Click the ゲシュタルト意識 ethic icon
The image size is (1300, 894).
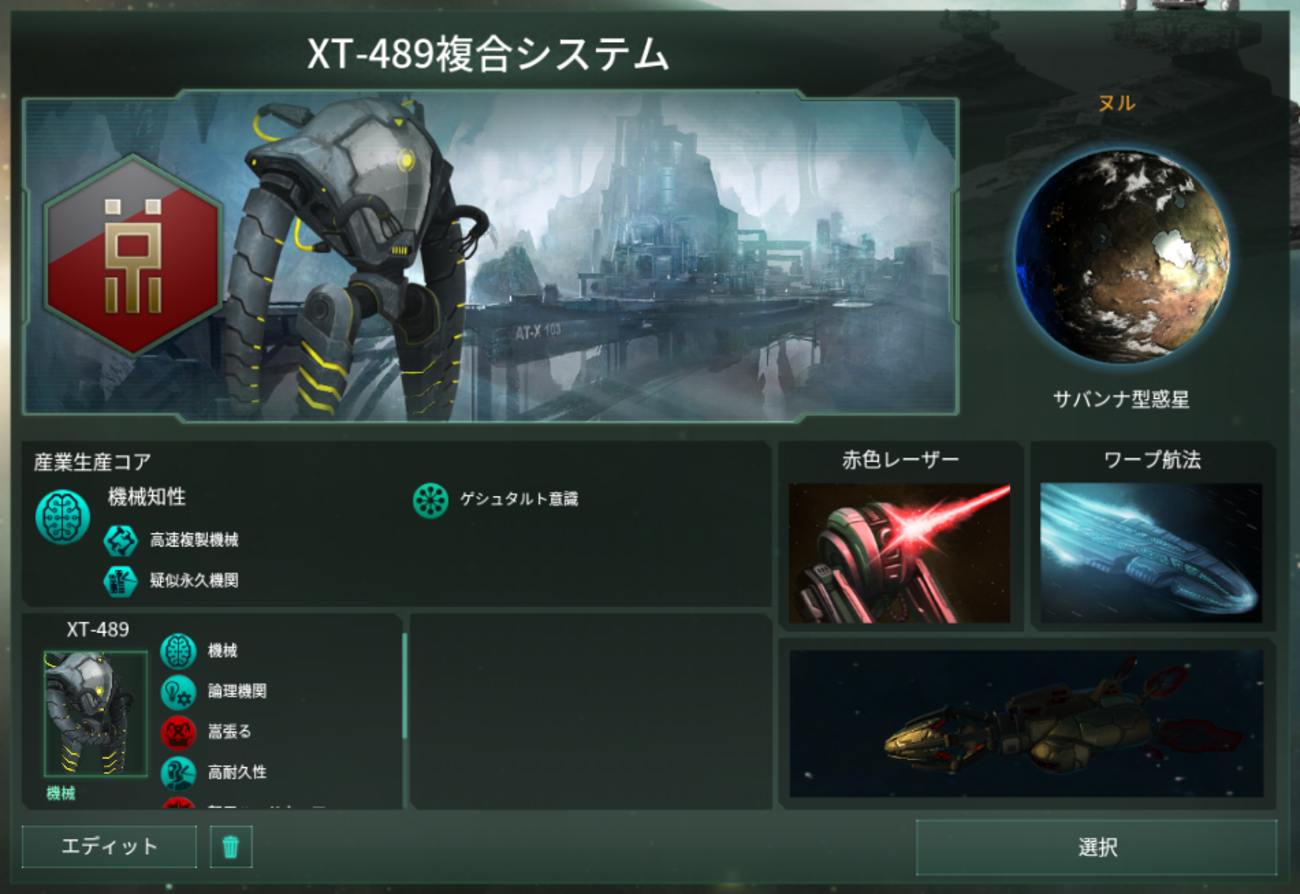click(430, 500)
